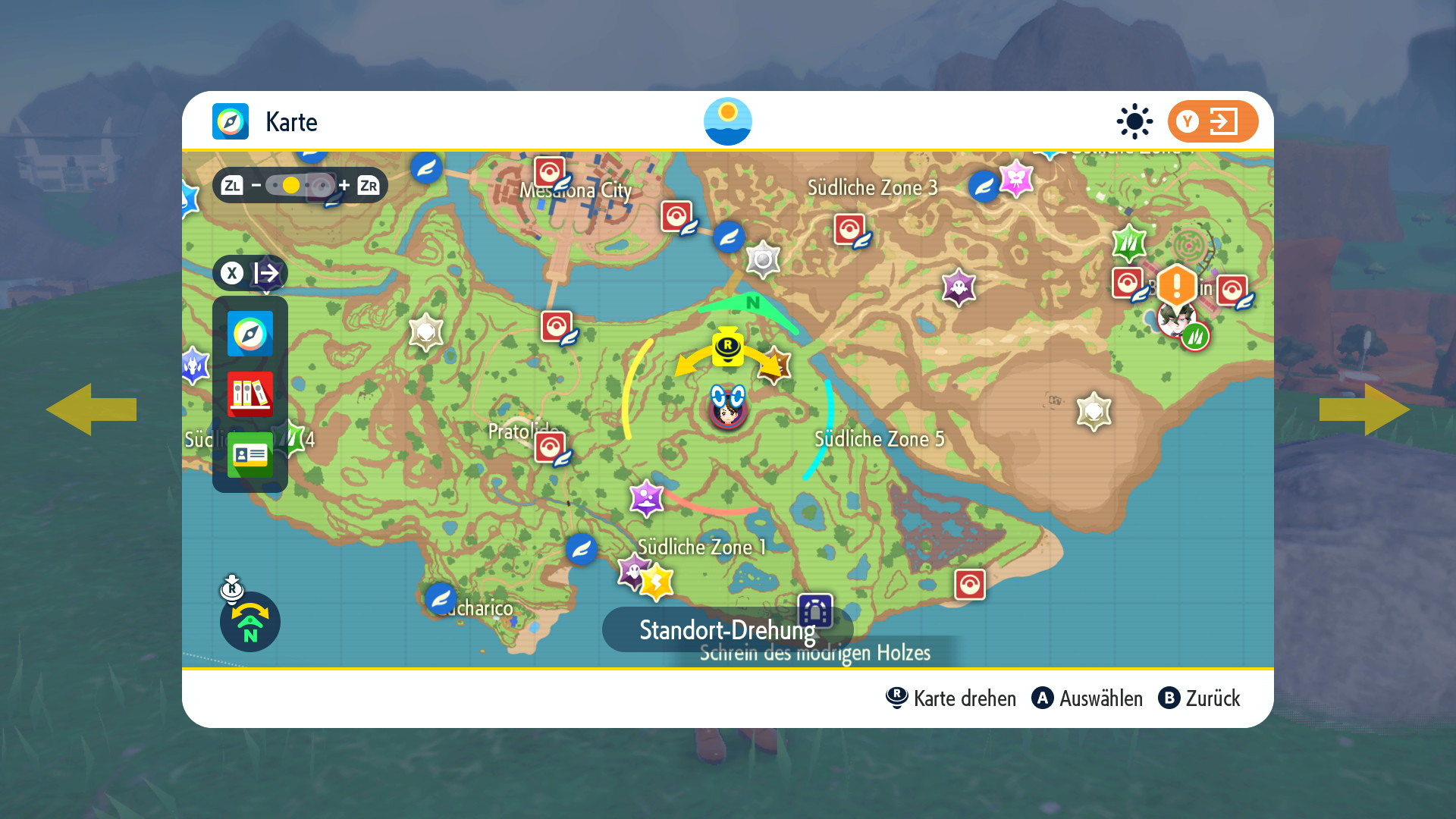Select the purple ghost Tera raid marker
This screenshot has width=1456, height=819.
point(959,287)
